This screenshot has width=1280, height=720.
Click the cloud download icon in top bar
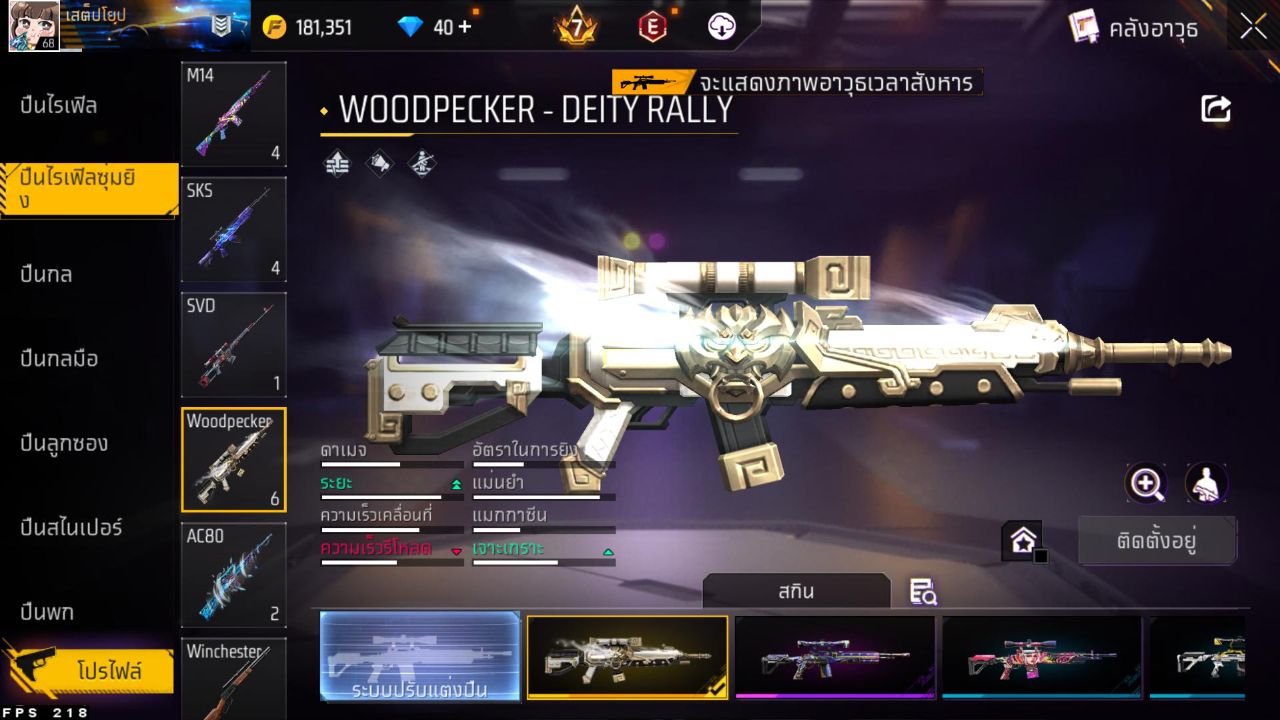721,27
